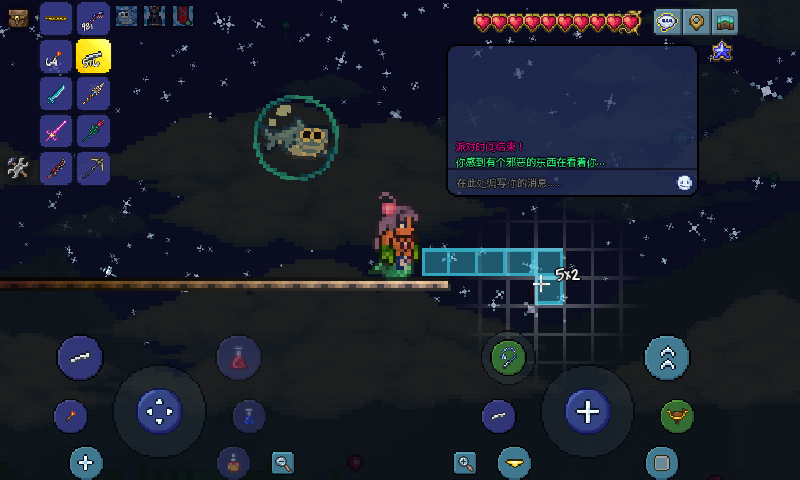Tap the buff potion quick button

click(233, 462)
